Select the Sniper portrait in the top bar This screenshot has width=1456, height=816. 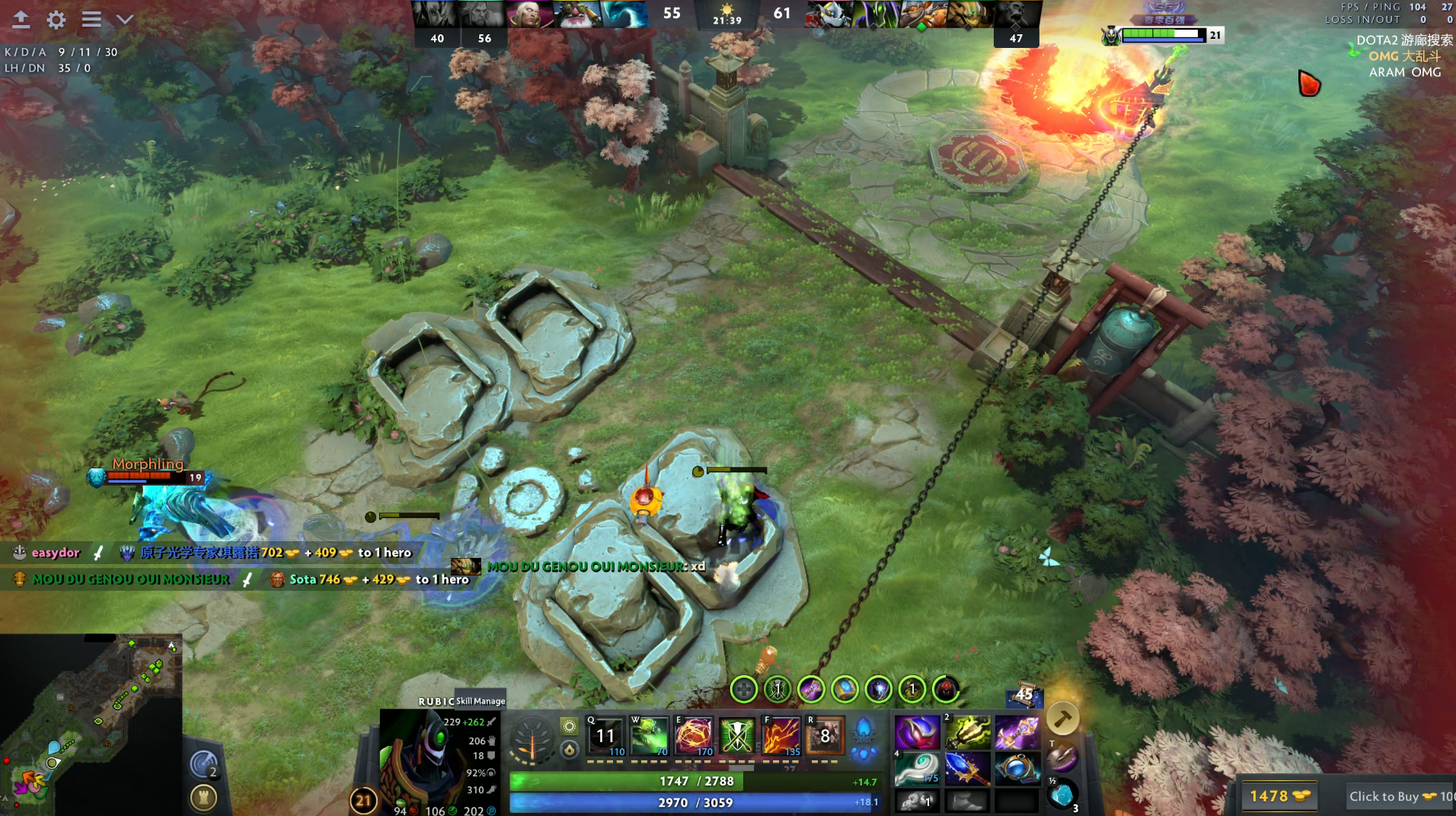tap(576, 14)
